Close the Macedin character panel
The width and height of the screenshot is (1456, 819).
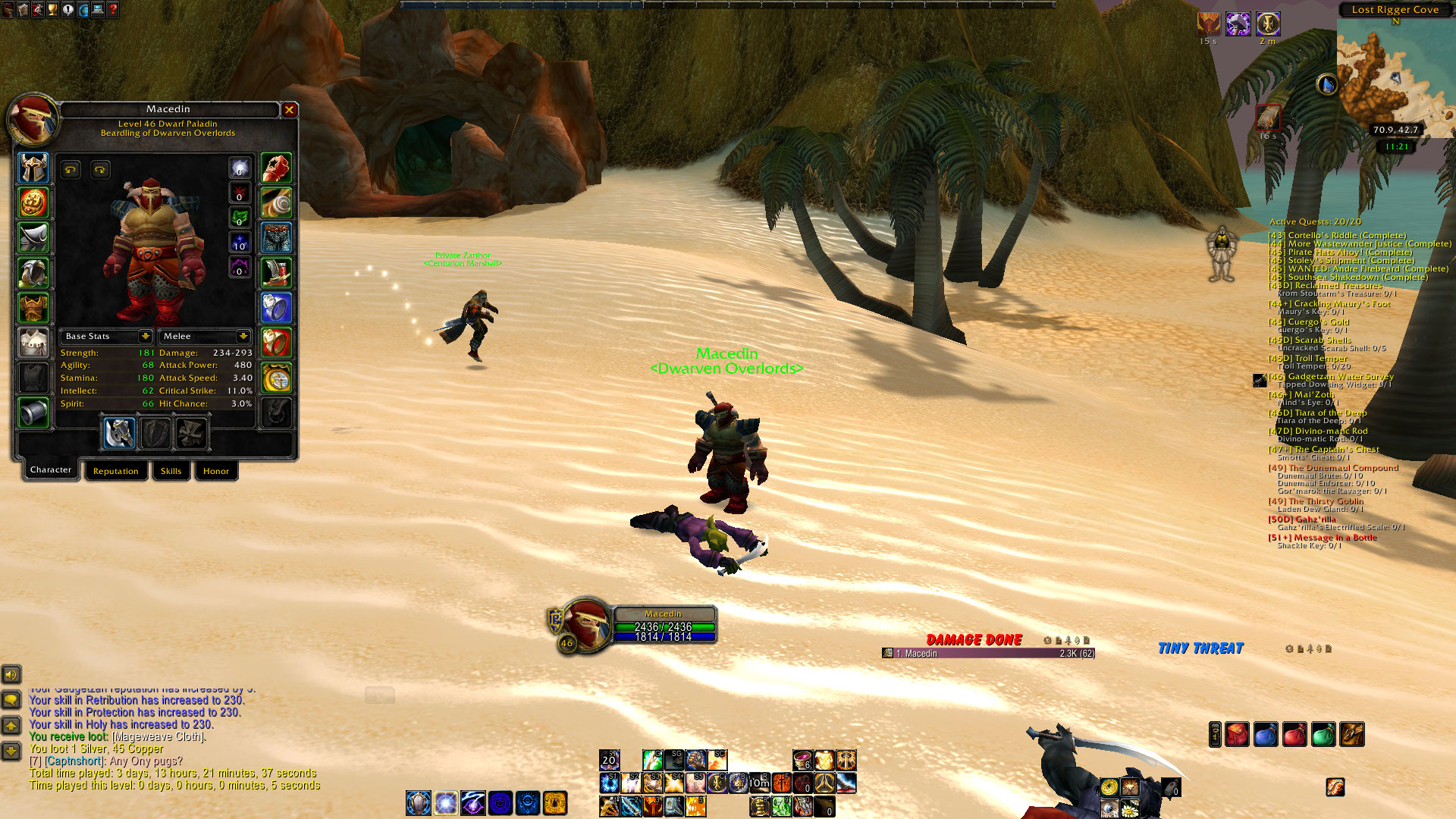[289, 110]
